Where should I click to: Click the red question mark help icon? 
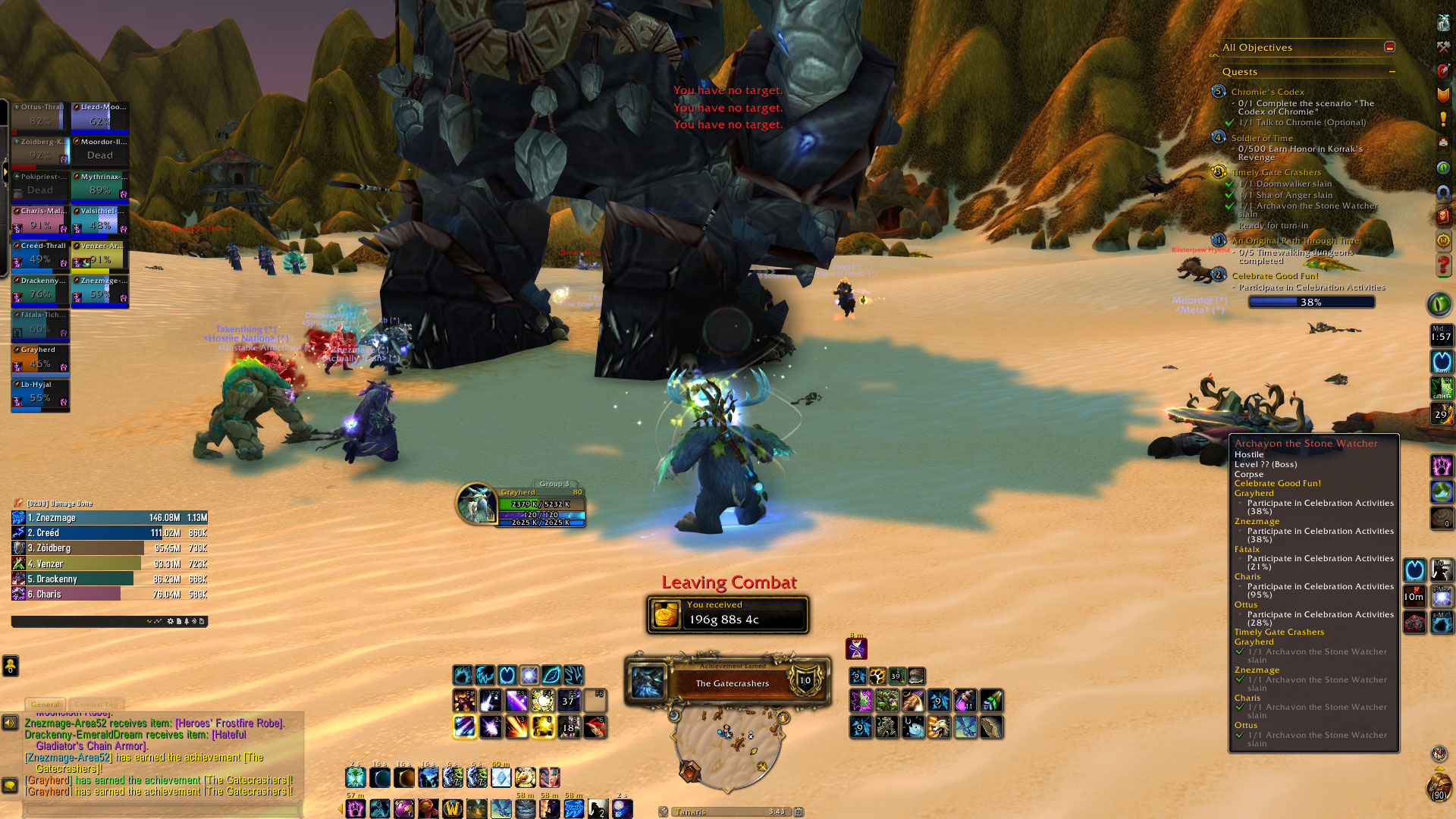[x=1442, y=265]
